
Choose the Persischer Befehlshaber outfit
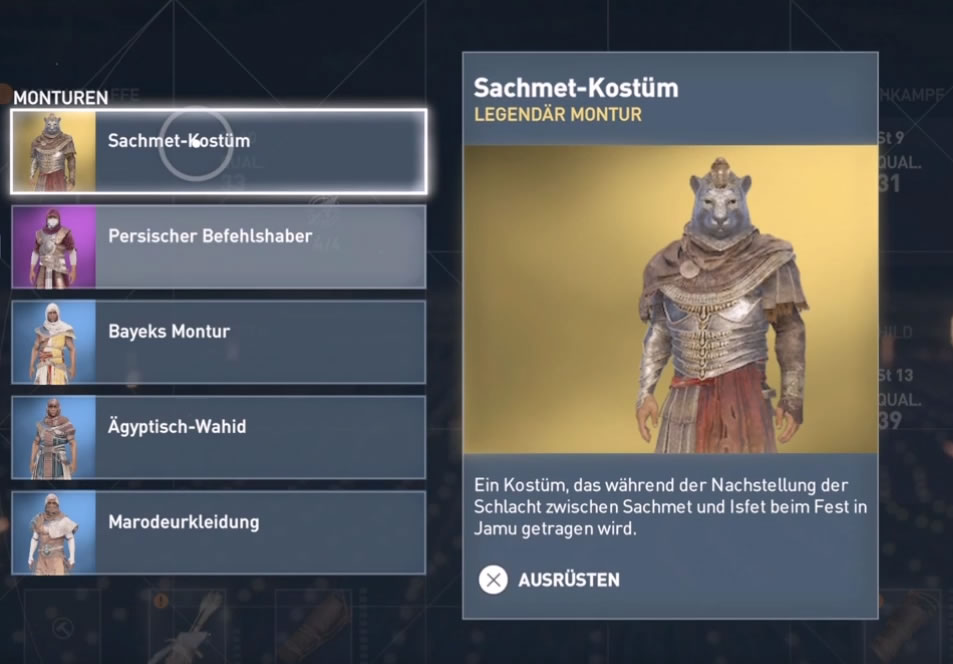(x=219, y=246)
